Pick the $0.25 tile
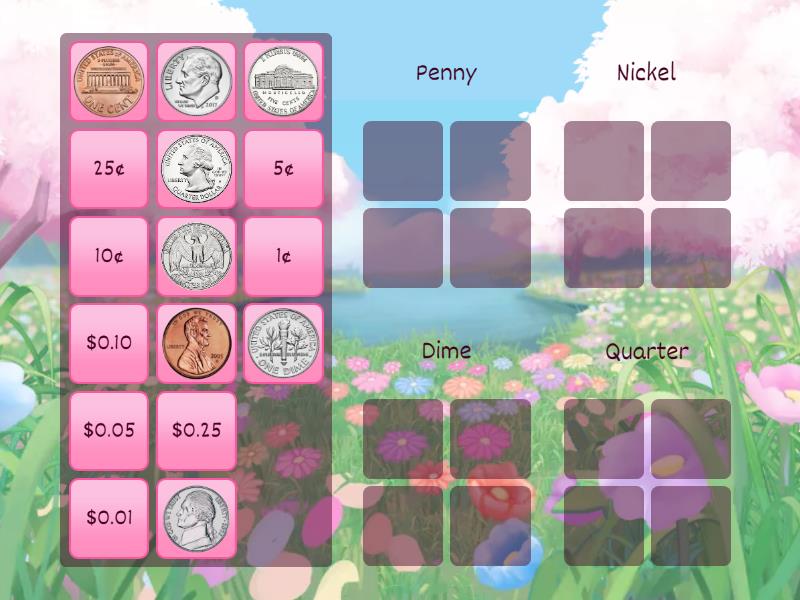The height and width of the screenshot is (600, 800). click(196, 431)
